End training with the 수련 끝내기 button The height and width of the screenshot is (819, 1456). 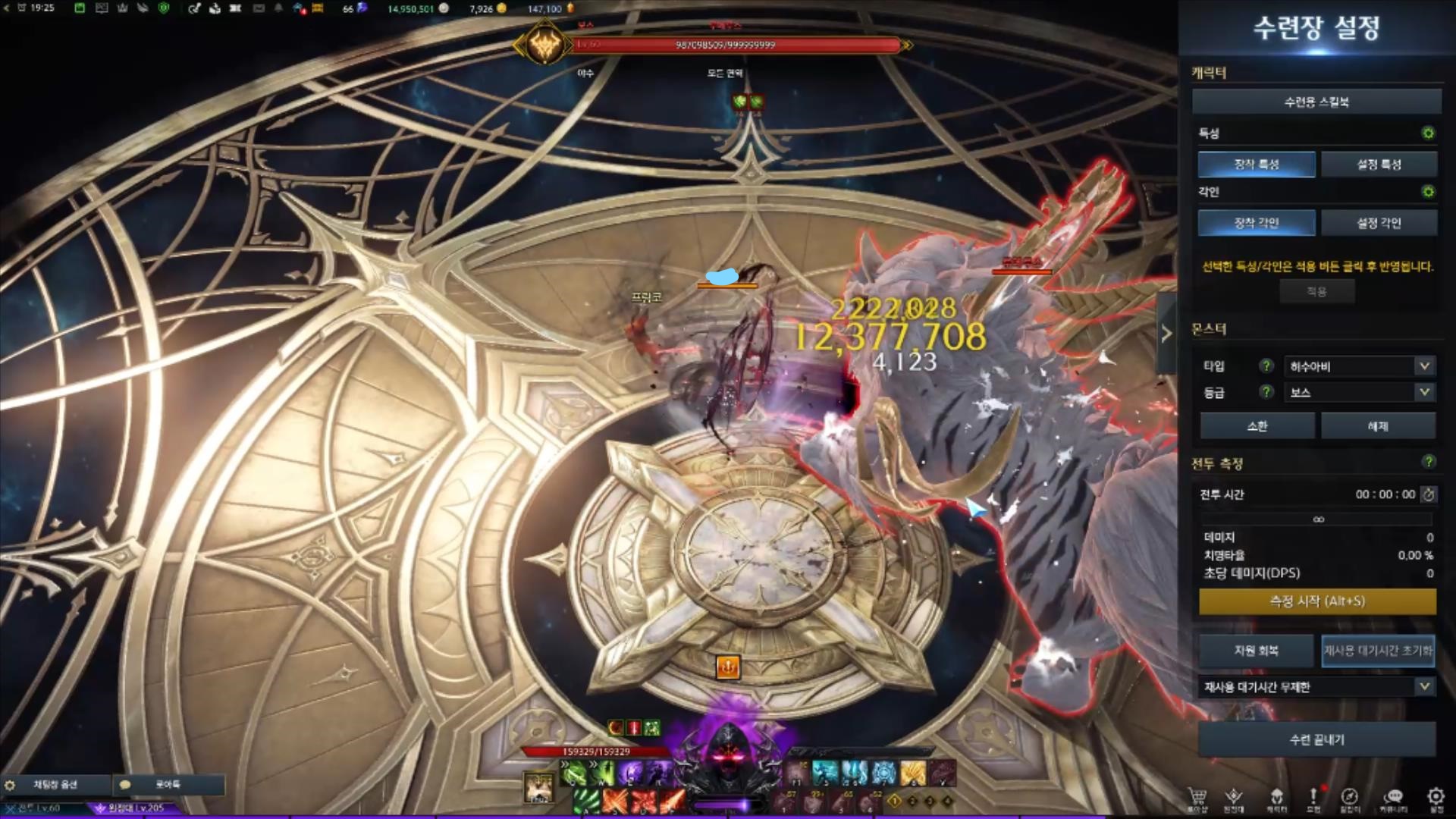[1317, 739]
